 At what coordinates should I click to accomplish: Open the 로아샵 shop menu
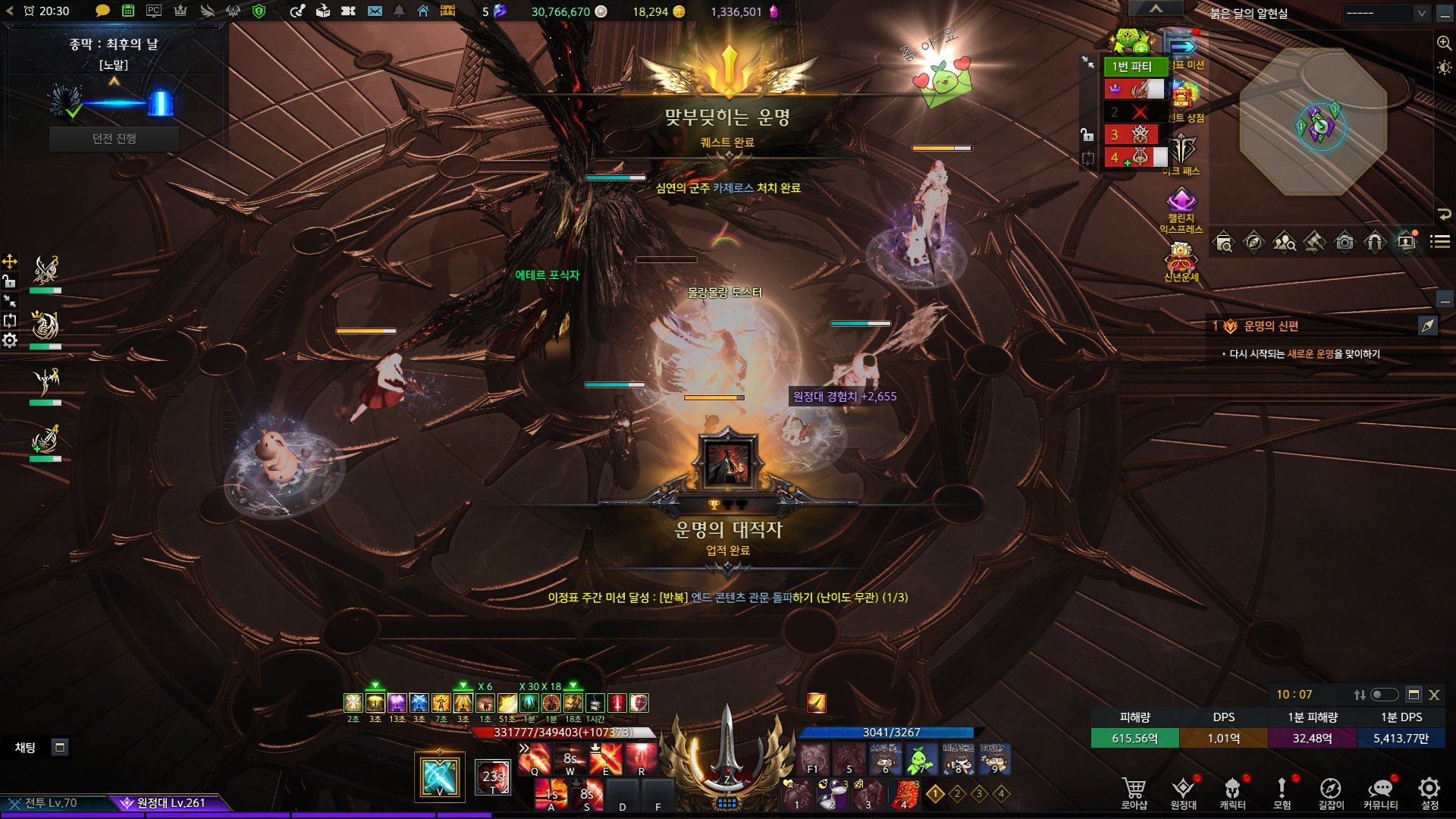[x=1134, y=793]
